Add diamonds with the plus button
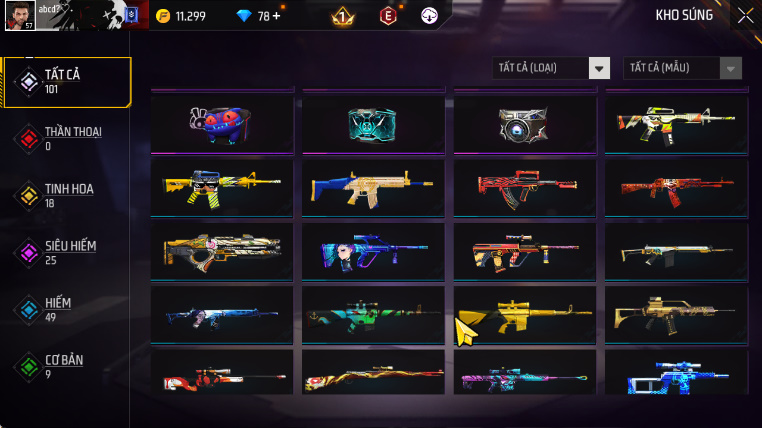762x428 pixels. pyautogui.click(x=276, y=16)
